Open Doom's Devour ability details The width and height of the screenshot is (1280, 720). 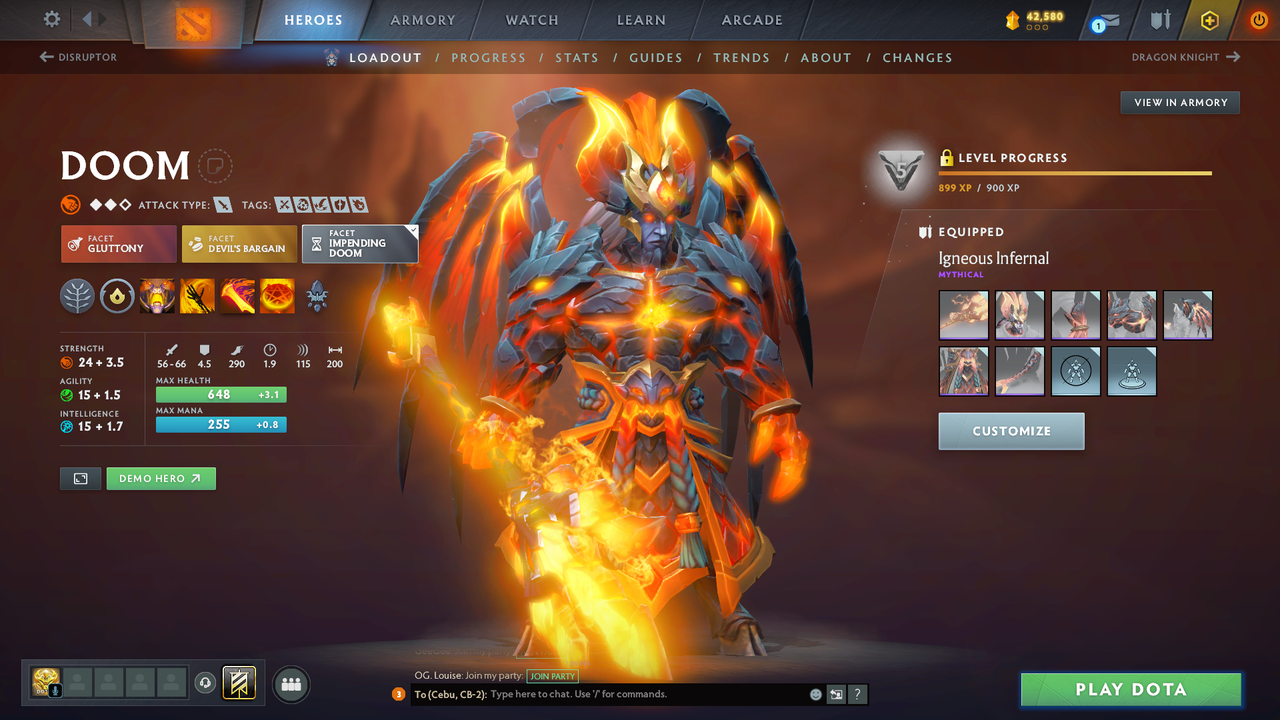coord(157,296)
